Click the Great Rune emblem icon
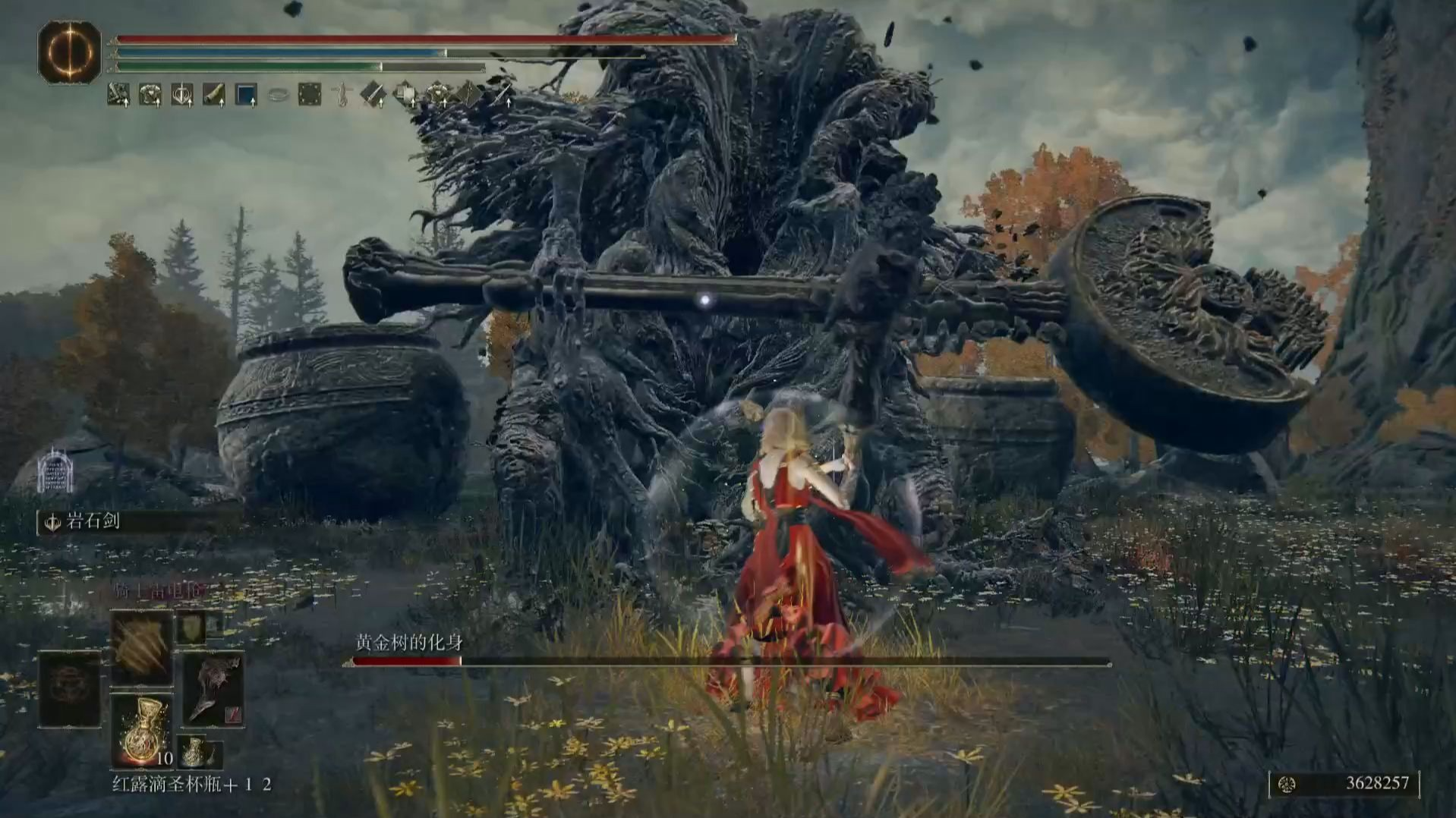 (x=69, y=52)
